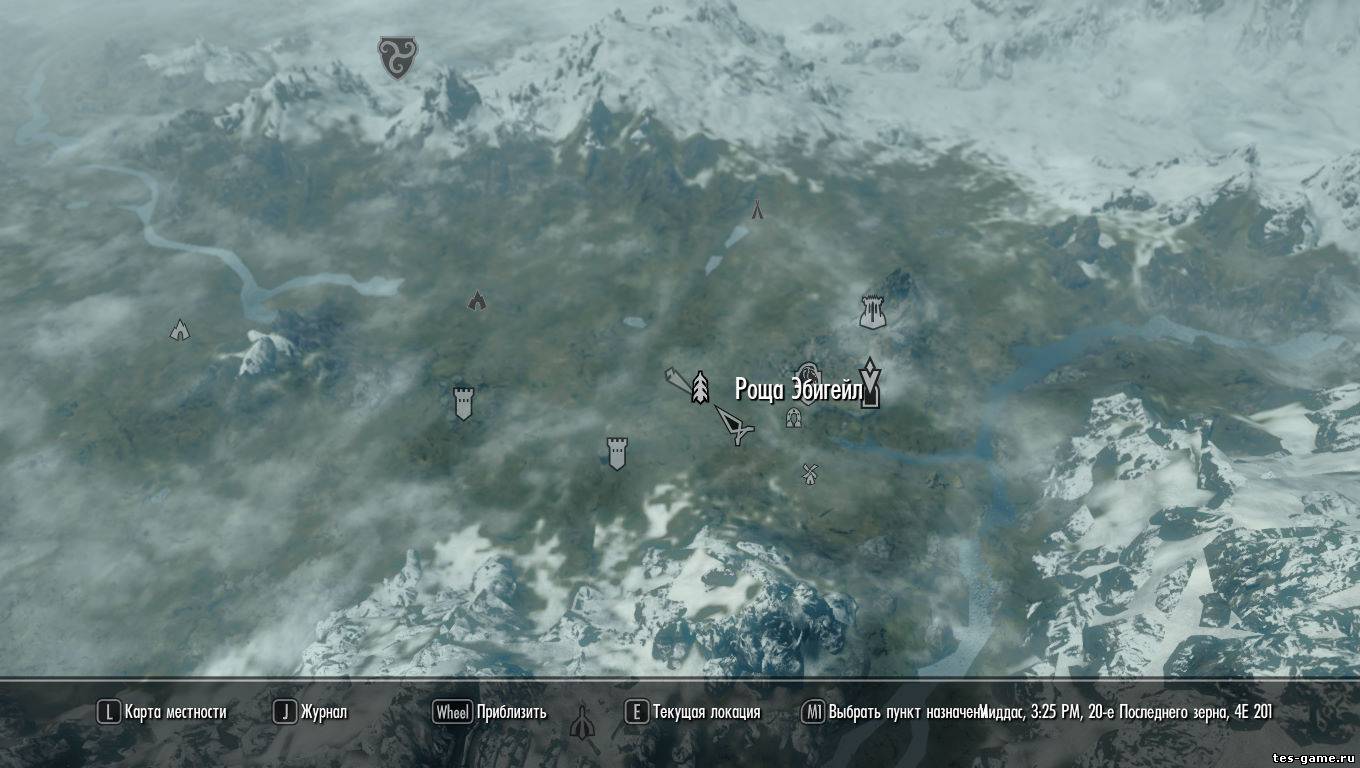Viewport: 1360px width, 768px height.
Task: Select the windmill farm marker
Action: (810, 473)
